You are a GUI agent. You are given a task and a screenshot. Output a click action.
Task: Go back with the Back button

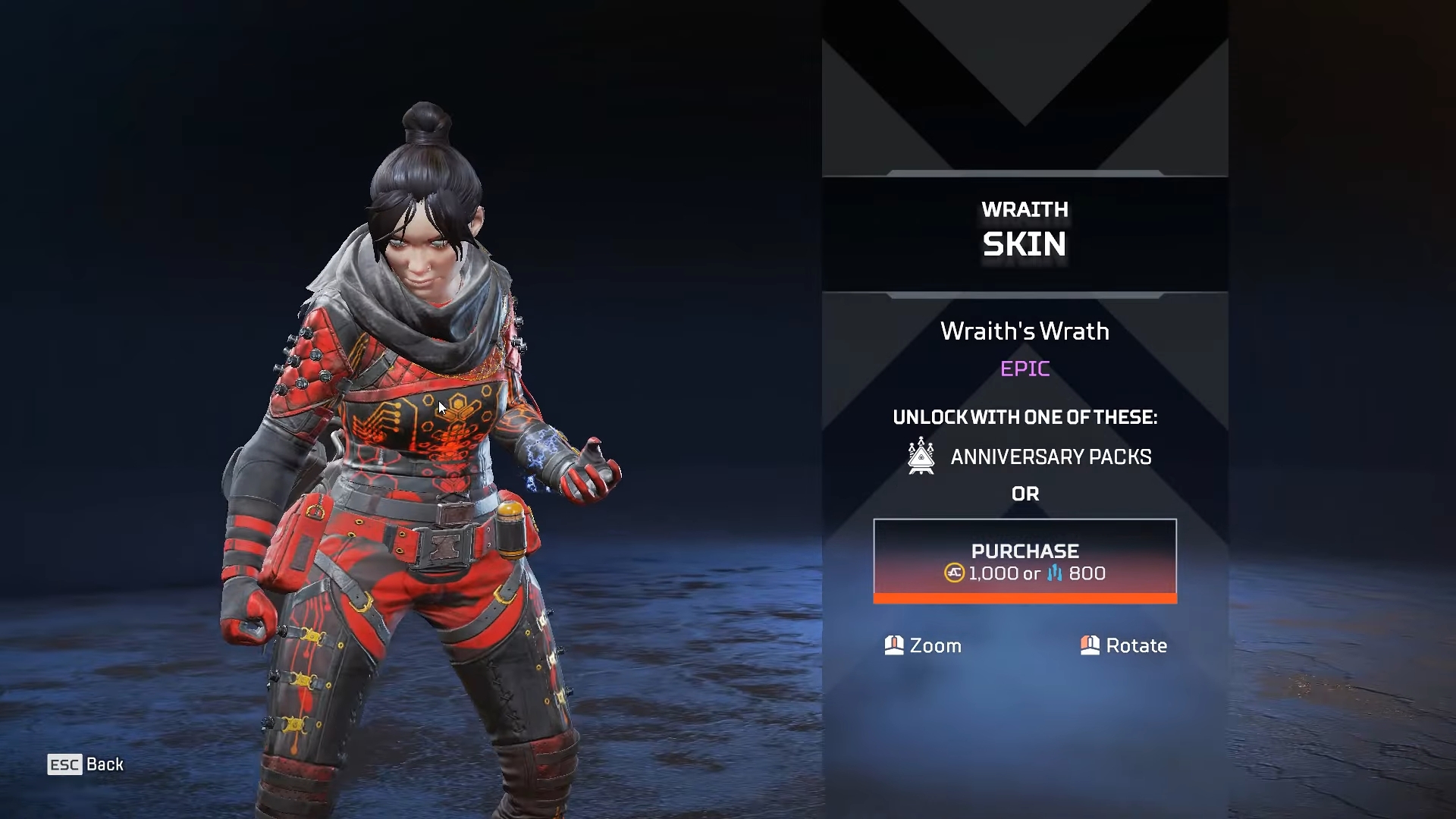(x=86, y=764)
